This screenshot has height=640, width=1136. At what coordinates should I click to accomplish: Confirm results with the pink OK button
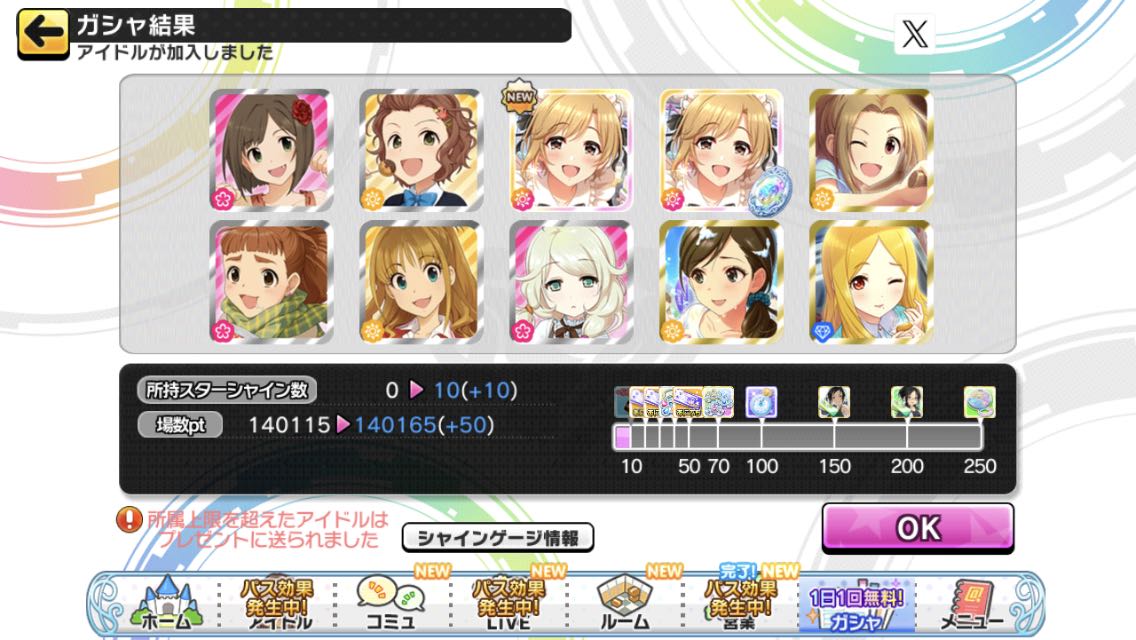[x=917, y=527]
